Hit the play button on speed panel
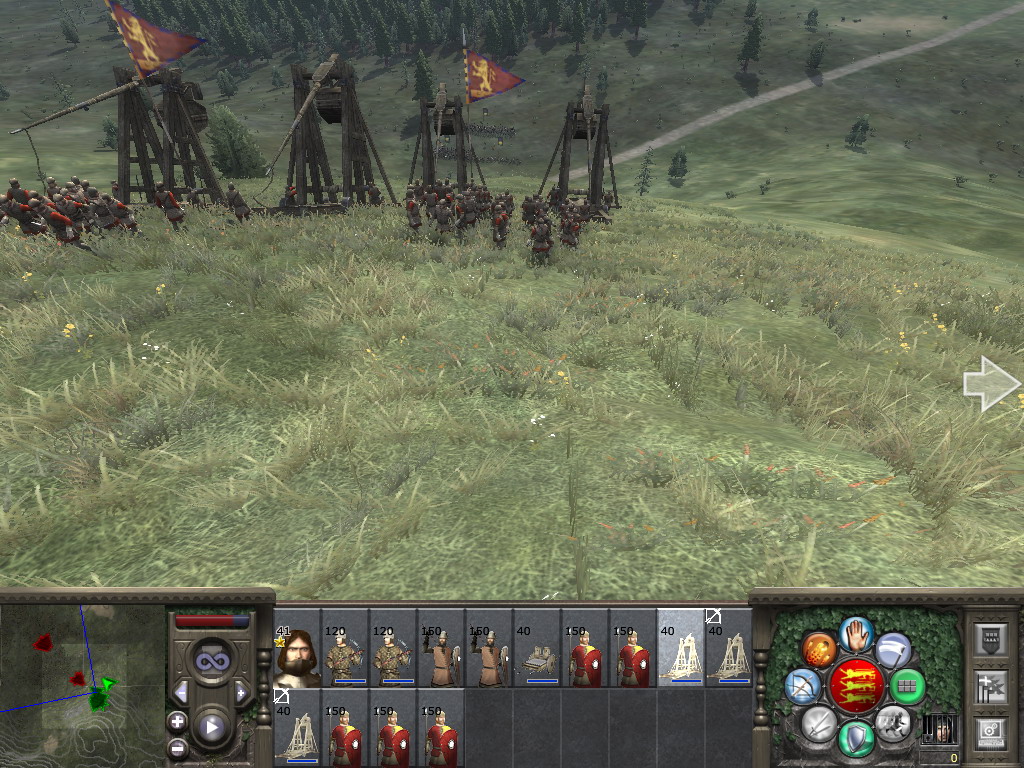The width and height of the screenshot is (1024, 768). coord(211,726)
